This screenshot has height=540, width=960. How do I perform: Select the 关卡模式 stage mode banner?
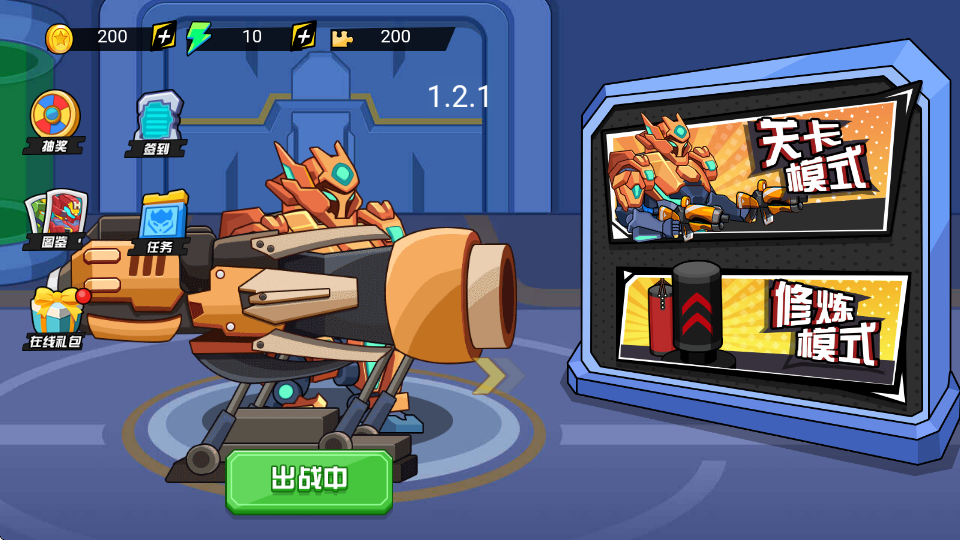coord(754,172)
